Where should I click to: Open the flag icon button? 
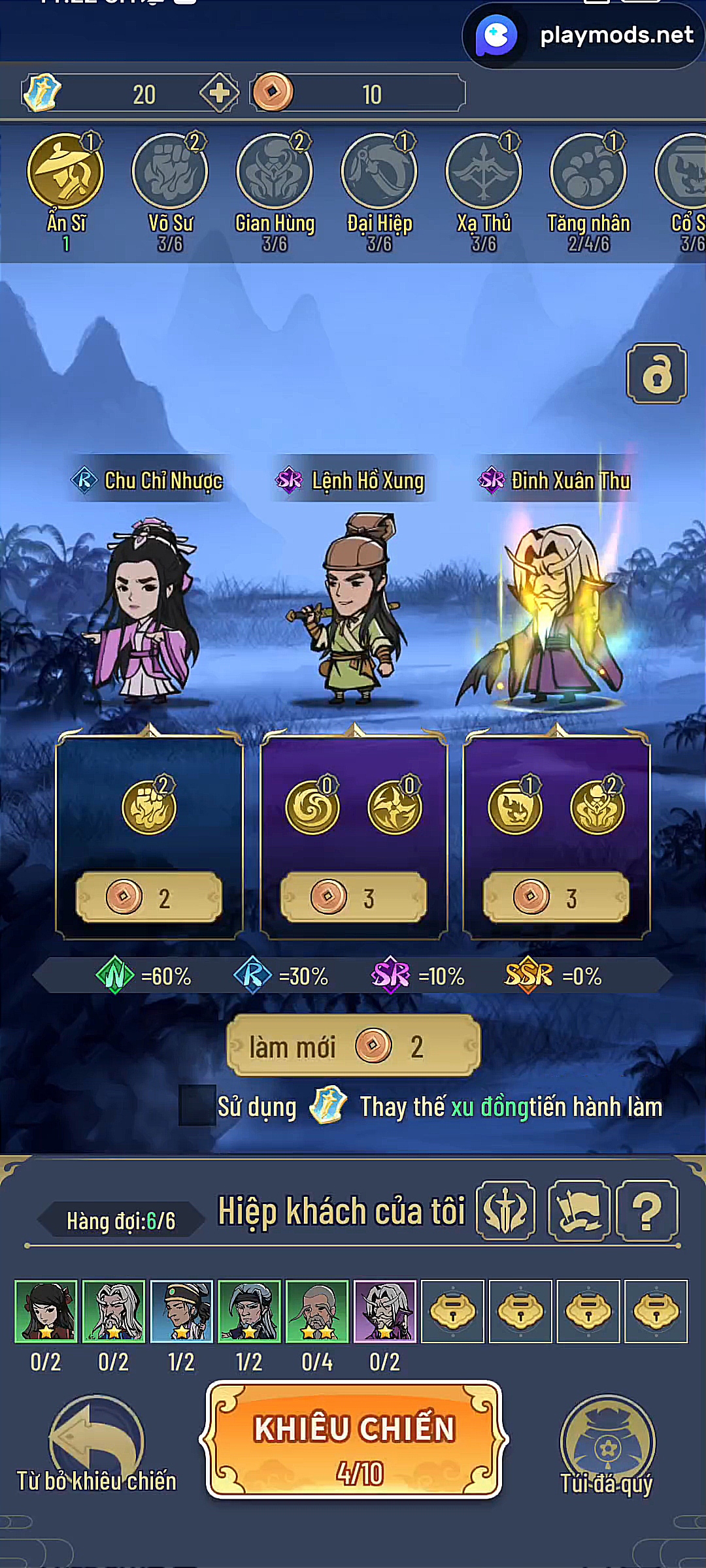(x=579, y=1211)
